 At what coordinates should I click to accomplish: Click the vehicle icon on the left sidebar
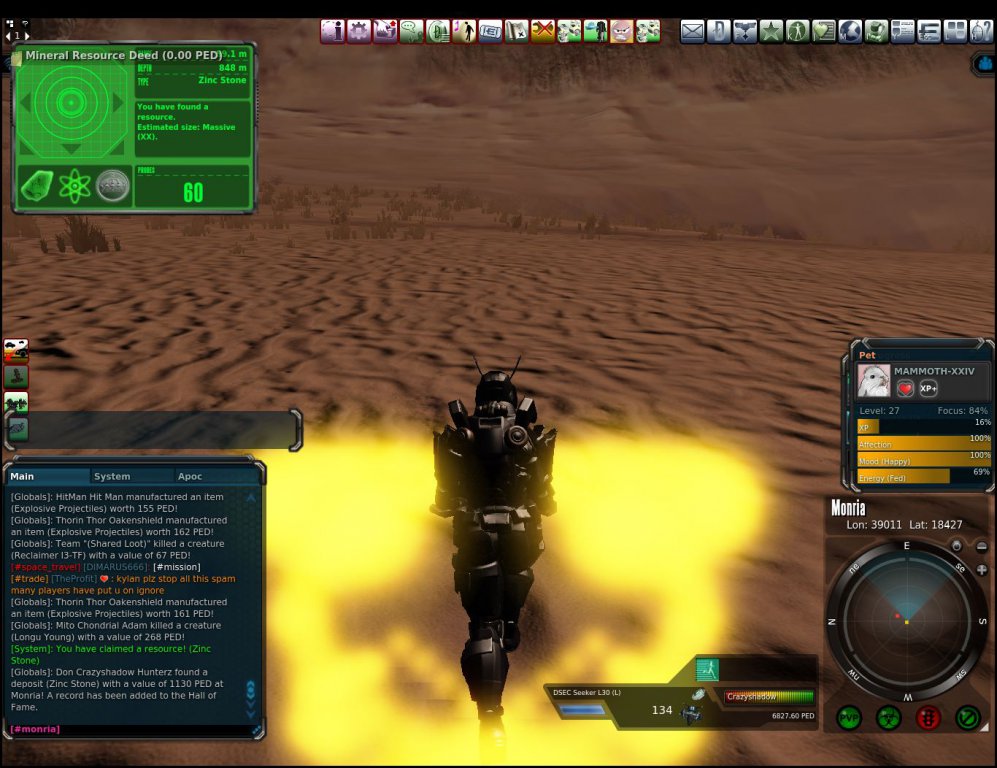[16, 349]
